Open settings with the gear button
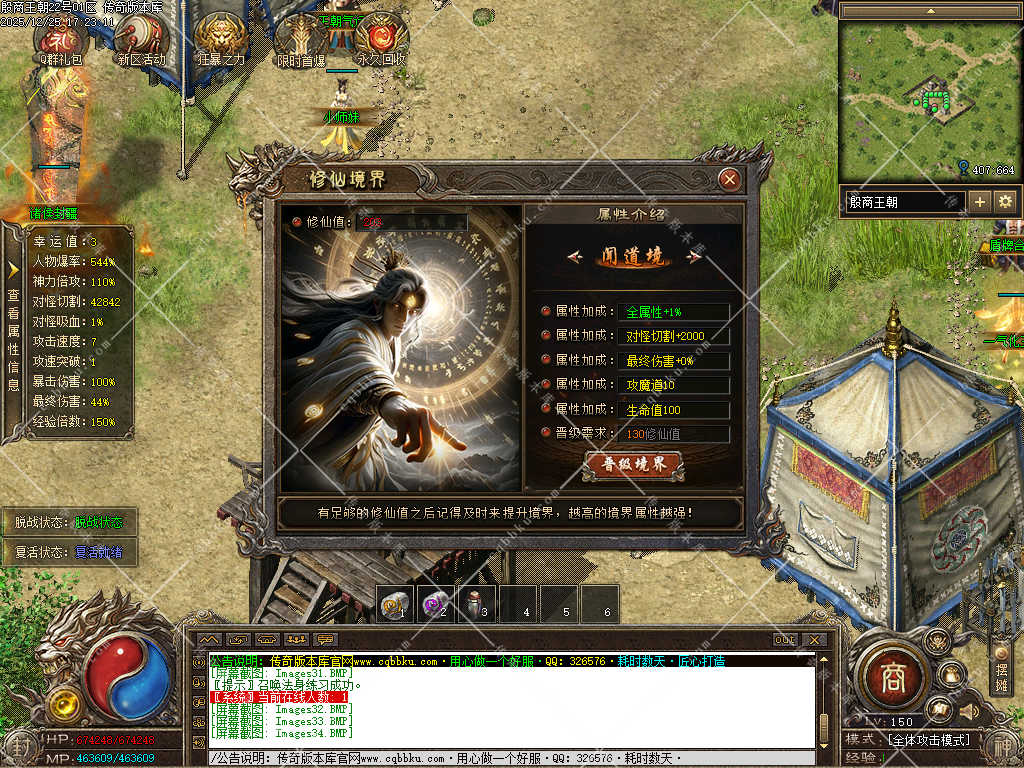1024x768 pixels. 1004,202
